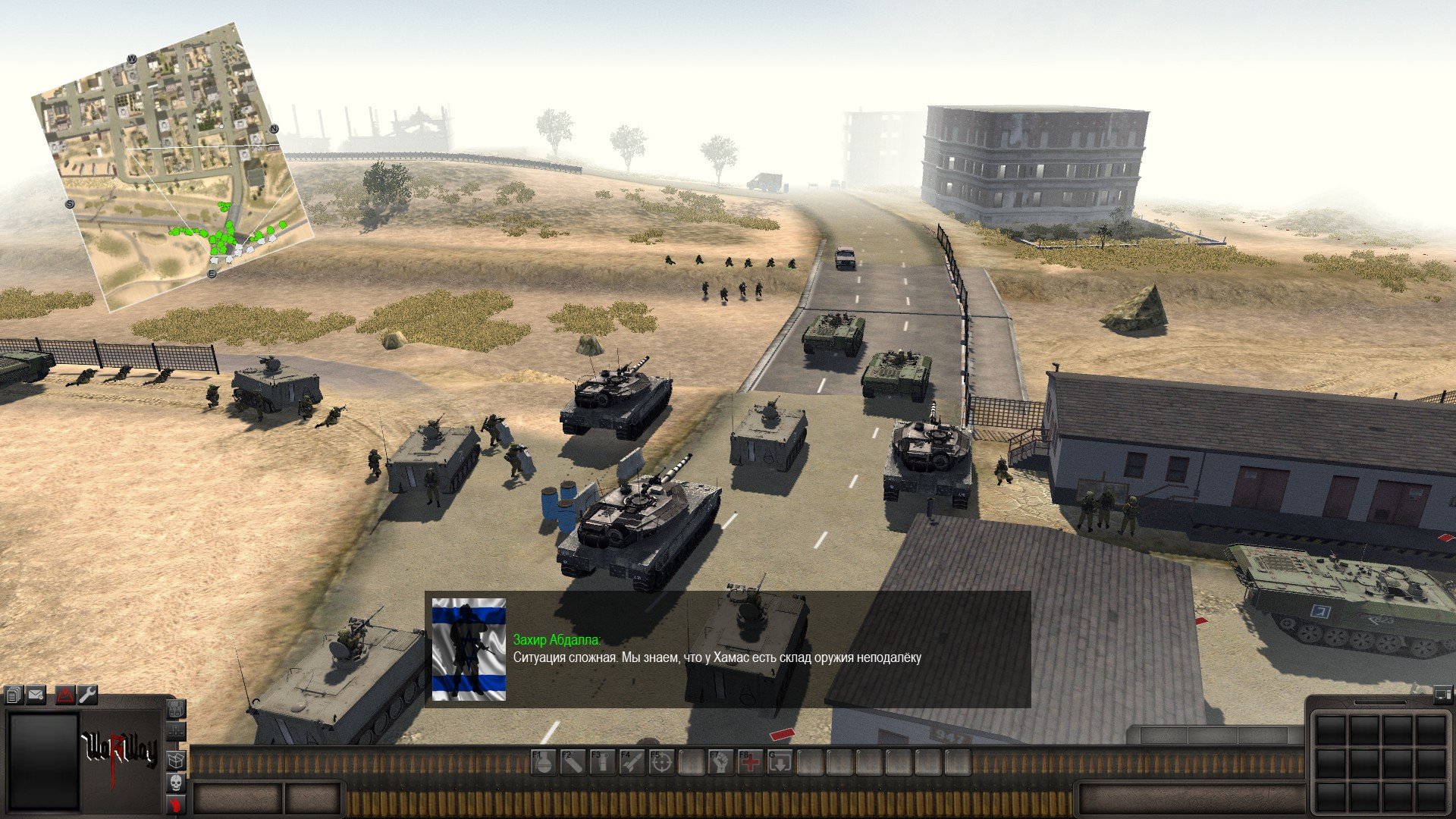1456x819 pixels.
Task: Click the monitor icon above the grid panel
Action: coord(1442,693)
